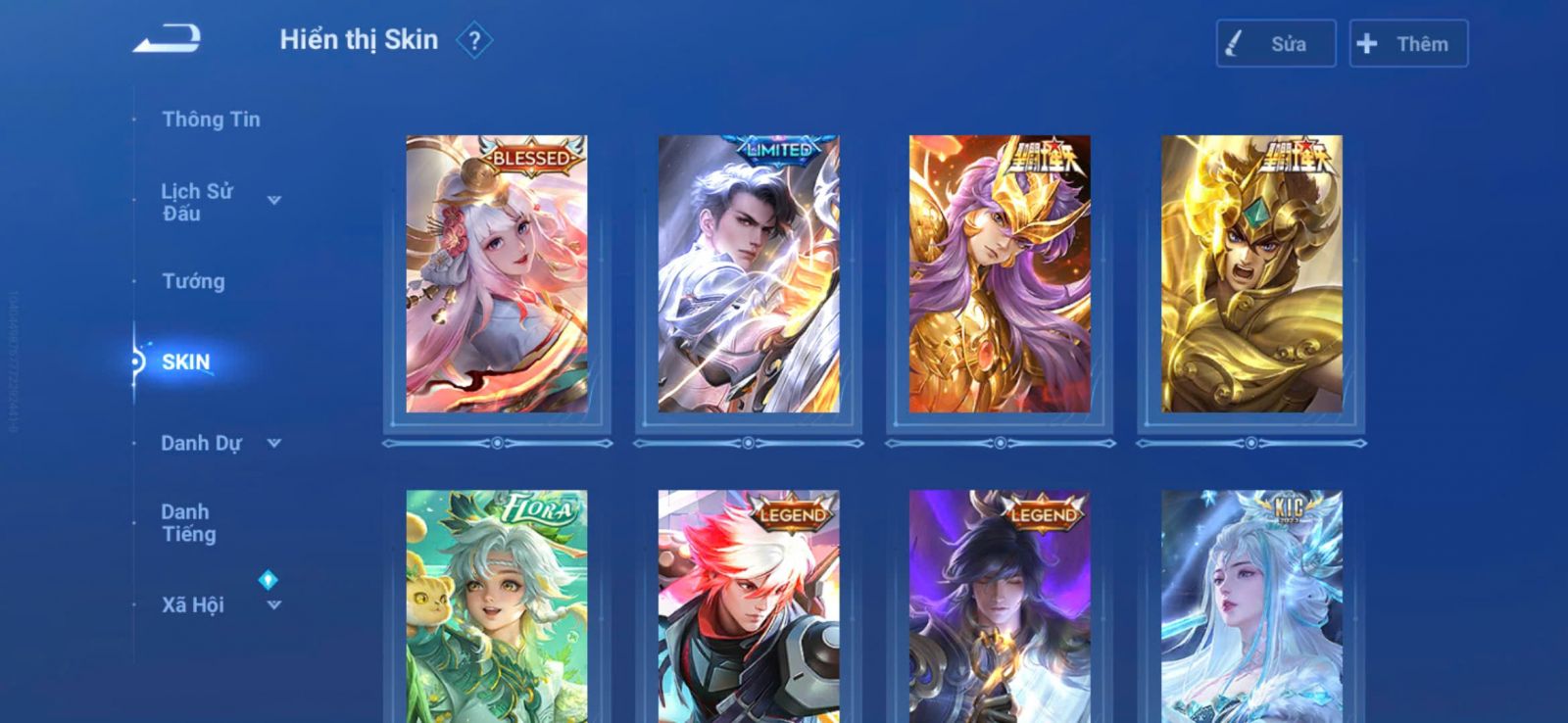Select the purple-haired gold armor skin card
This screenshot has height=723, width=1568.
1000,274
